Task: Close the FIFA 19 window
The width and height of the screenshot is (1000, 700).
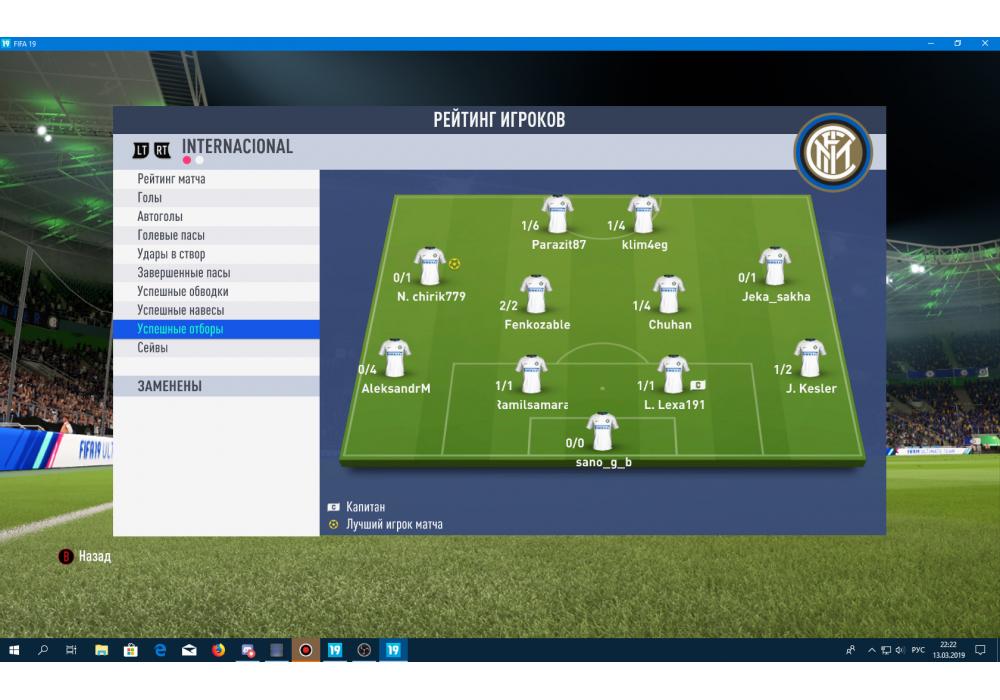Action: point(986,44)
